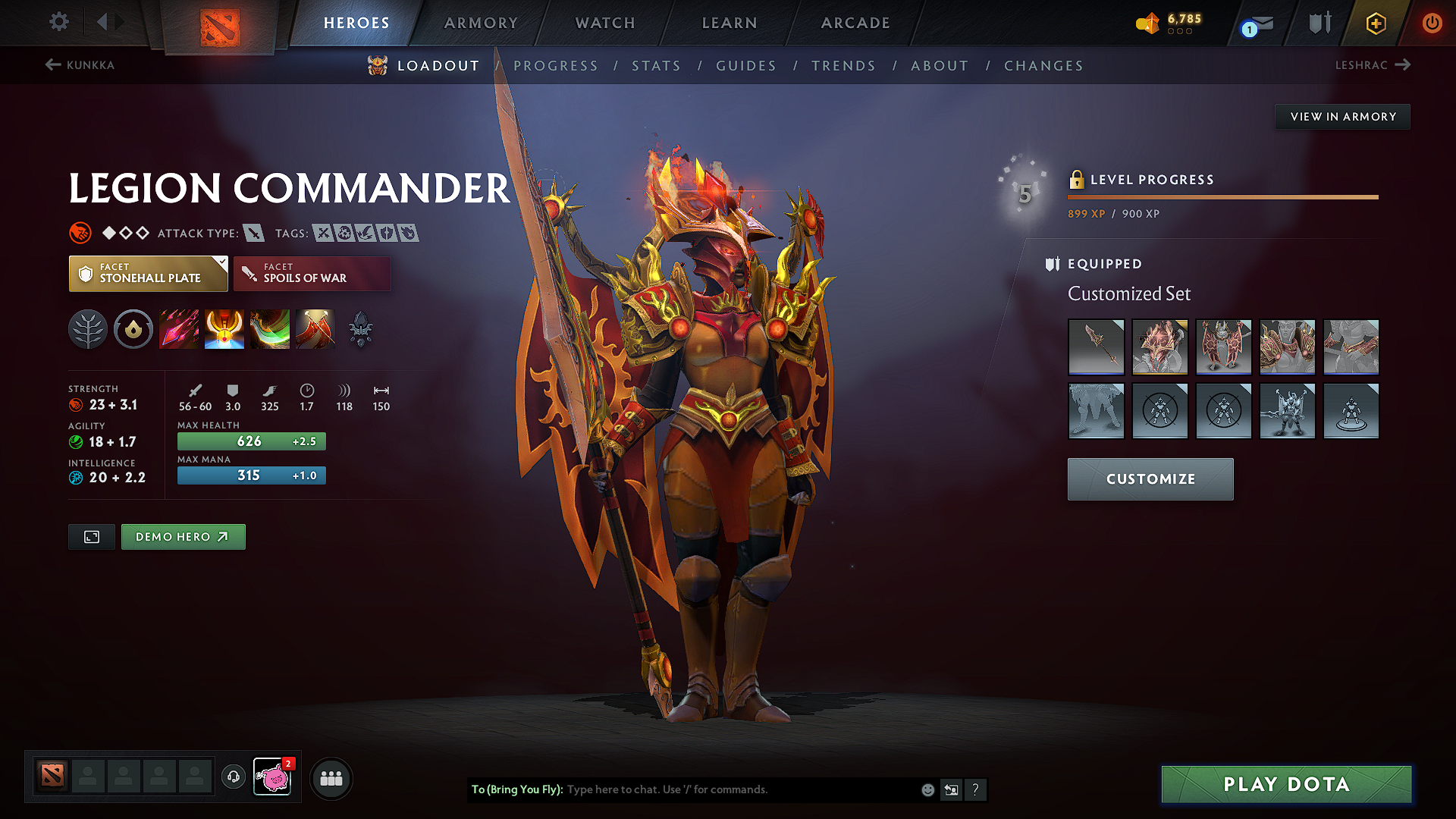
Task: Open the settings gear icon
Action: tap(58, 22)
